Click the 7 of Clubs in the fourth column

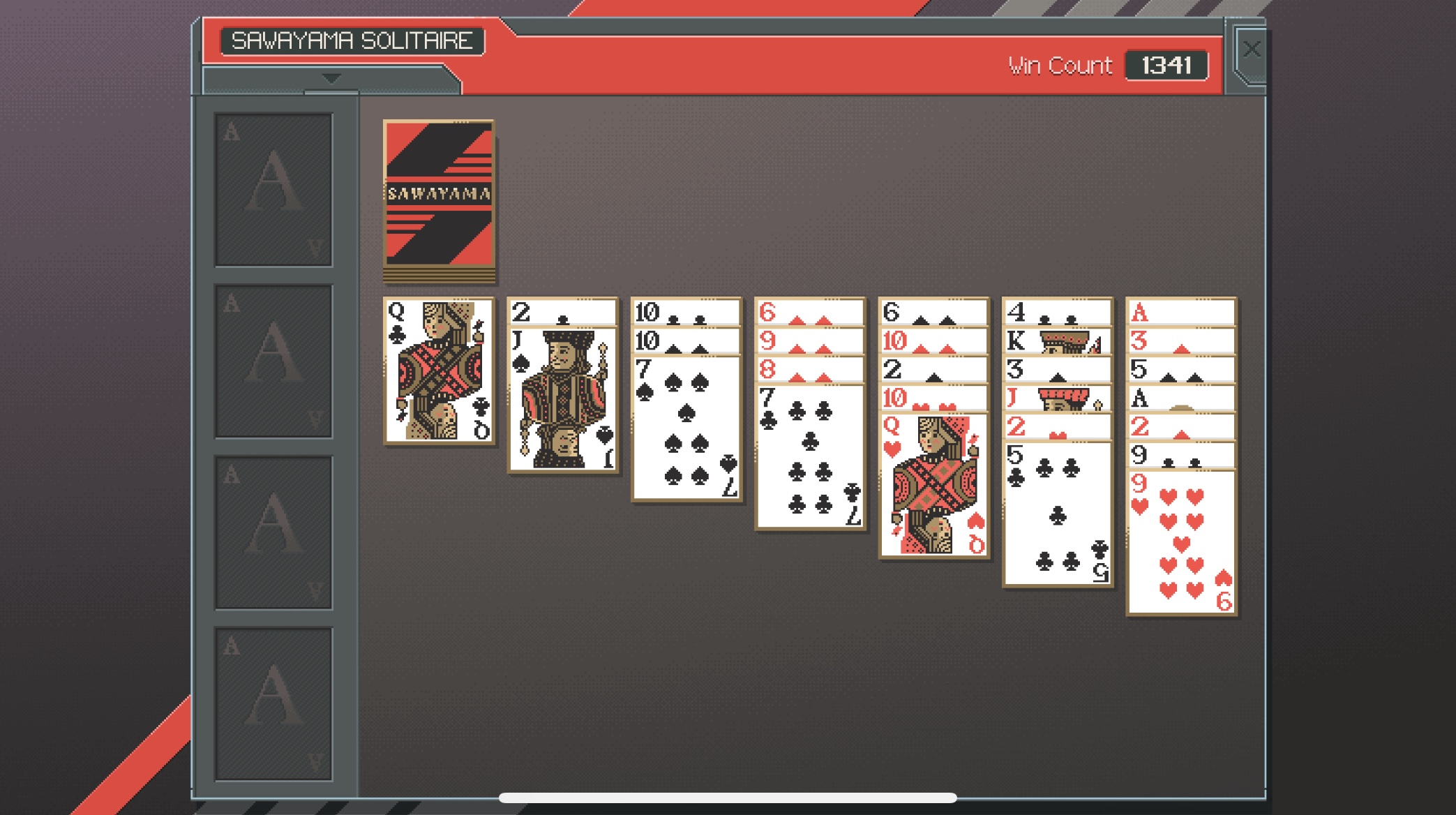(x=809, y=454)
